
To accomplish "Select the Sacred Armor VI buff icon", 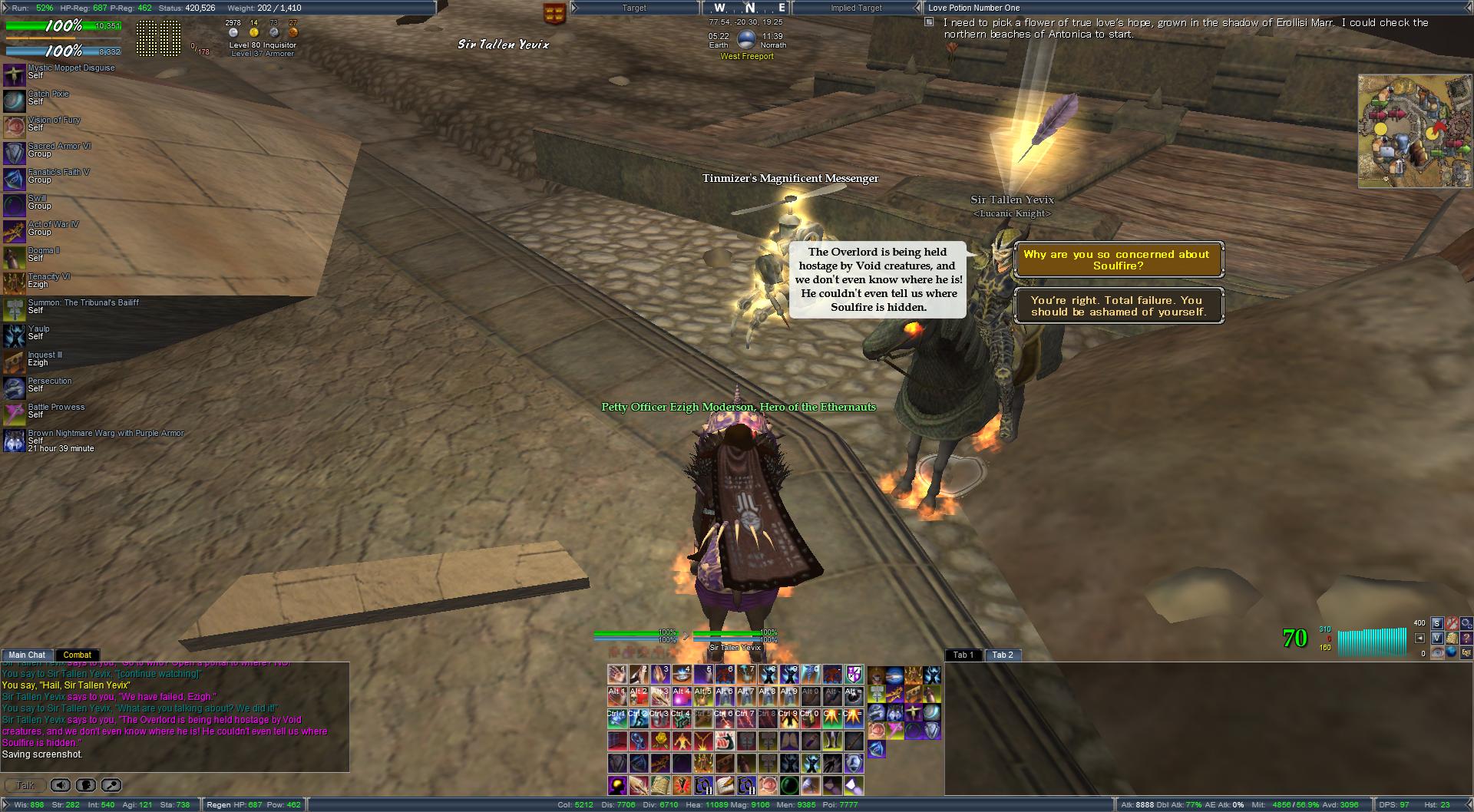I will [15, 153].
